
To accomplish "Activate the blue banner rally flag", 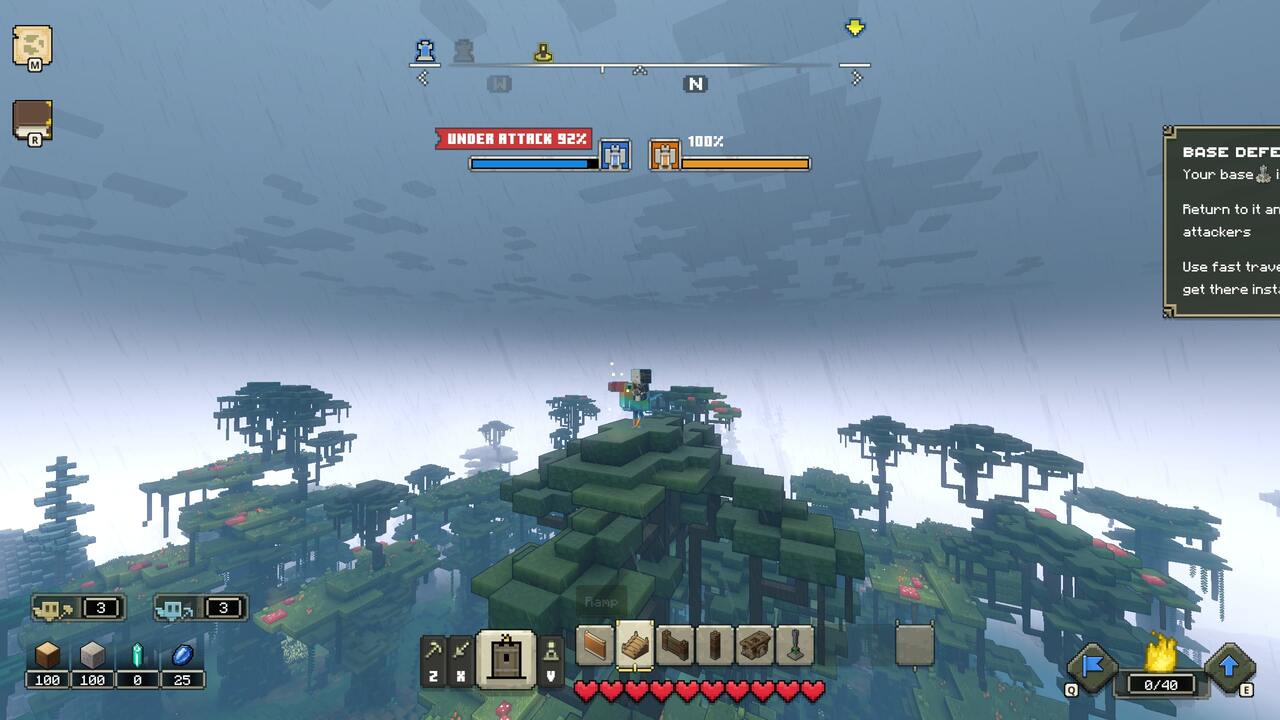I will 1091,666.
